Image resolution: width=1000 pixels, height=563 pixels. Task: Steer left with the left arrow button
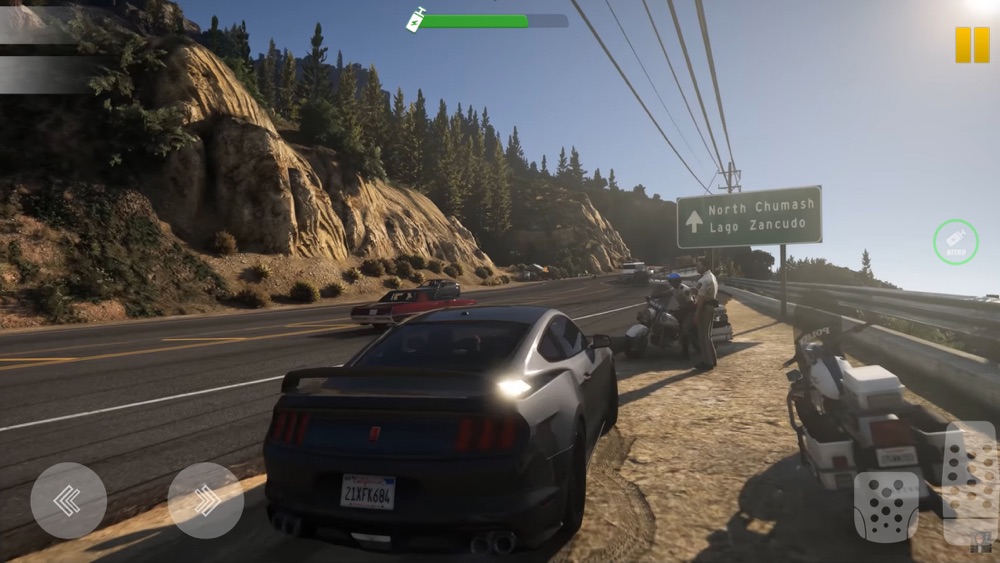pyautogui.click(x=68, y=500)
